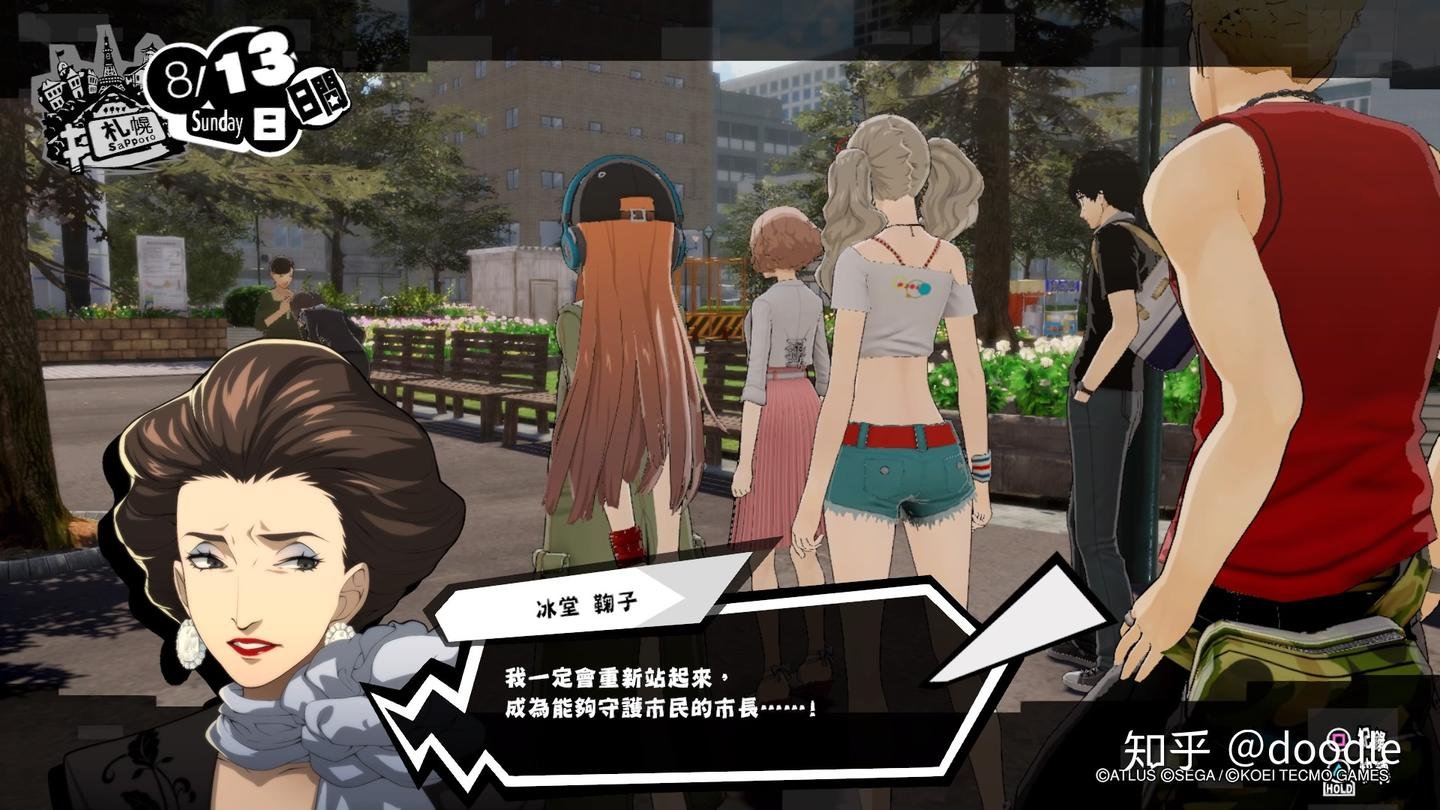Open the Sapporo 札幌 signboard plate
The image size is (1440, 810).
tap(127, 130)
